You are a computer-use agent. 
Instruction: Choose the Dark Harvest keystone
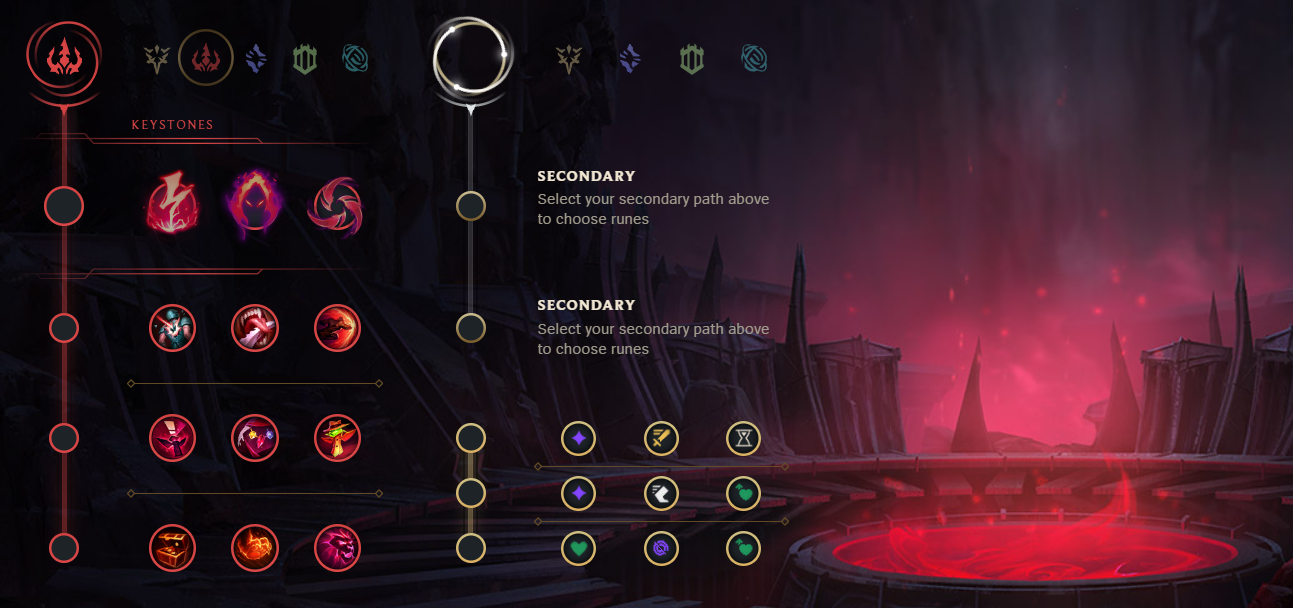(255, 202)
